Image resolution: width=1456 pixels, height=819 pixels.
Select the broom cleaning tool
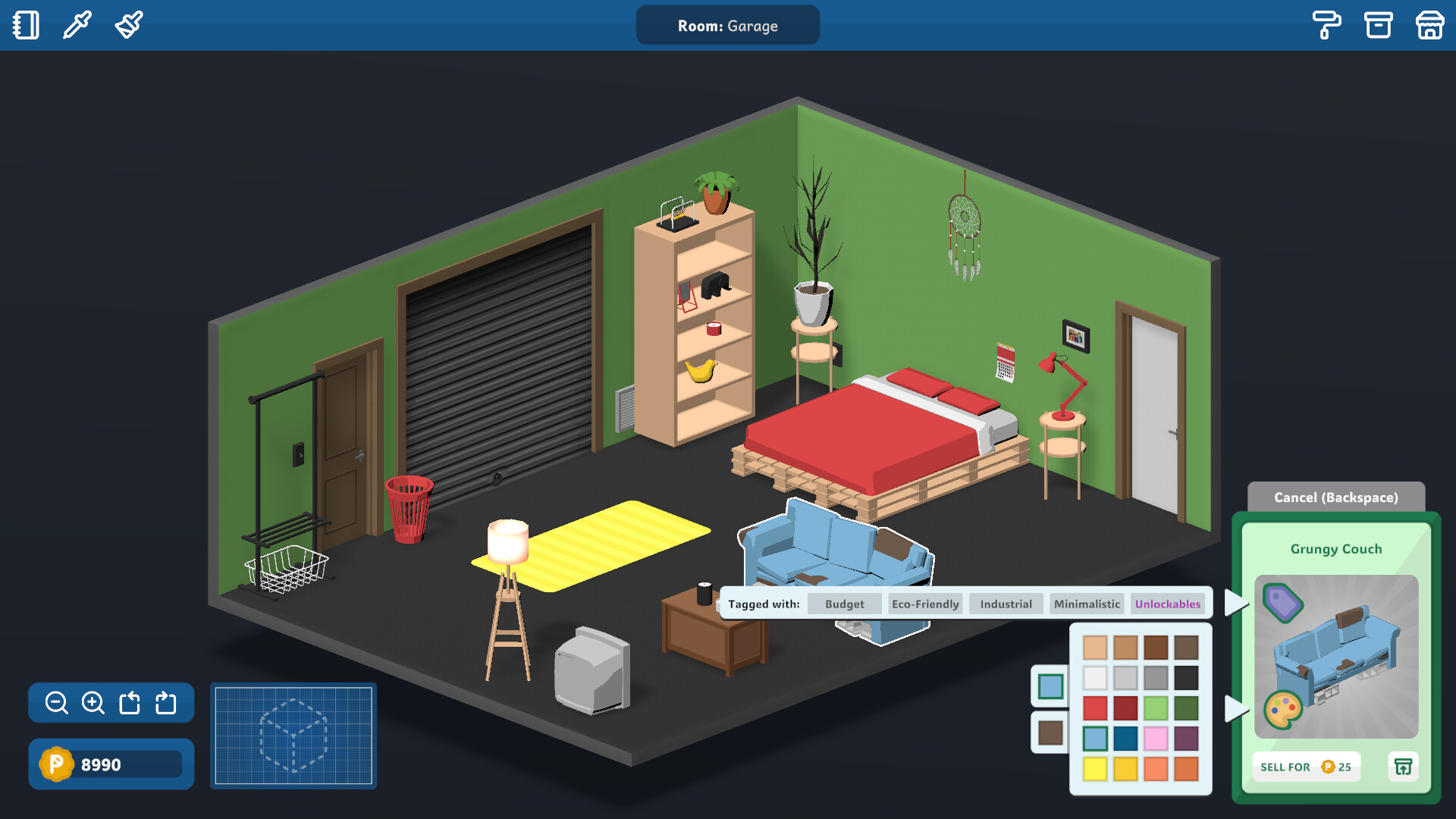[127, 24]
